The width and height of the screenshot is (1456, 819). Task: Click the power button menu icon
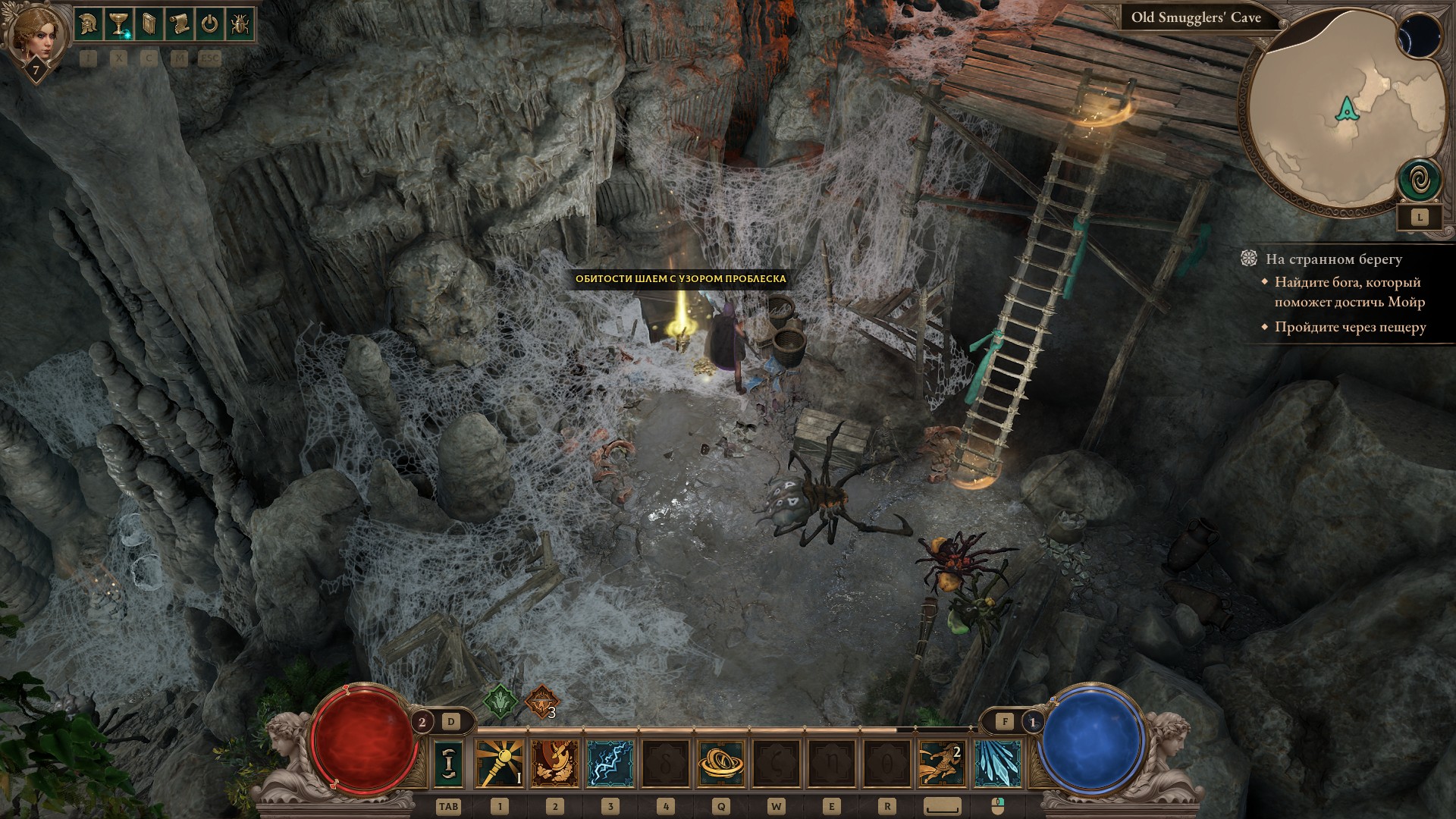[x=209, y=24]
